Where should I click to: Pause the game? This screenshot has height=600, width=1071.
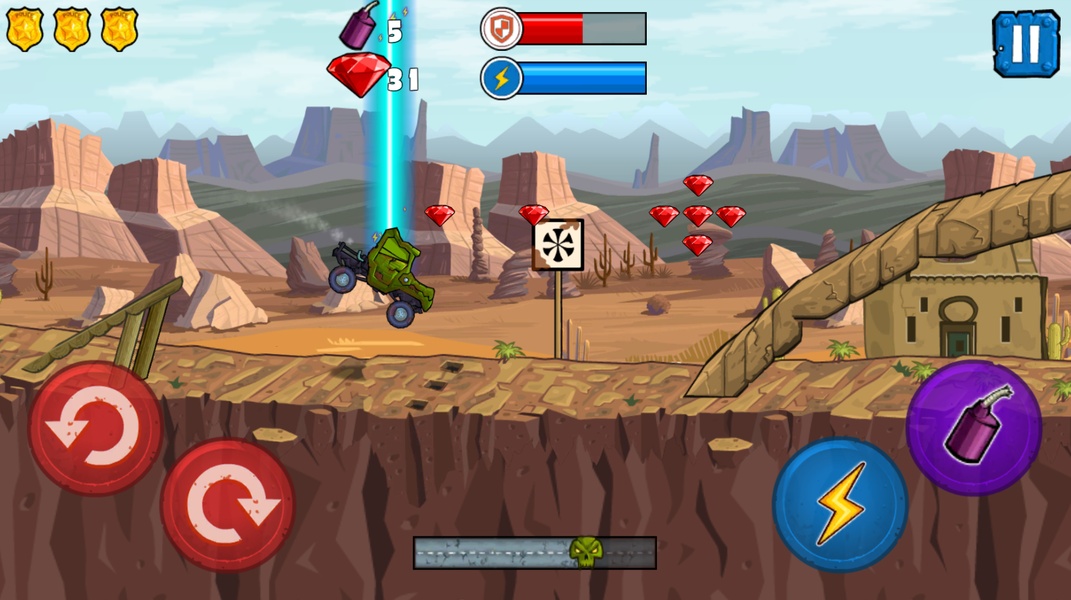pyautogui.click(x=1025, y=43)
